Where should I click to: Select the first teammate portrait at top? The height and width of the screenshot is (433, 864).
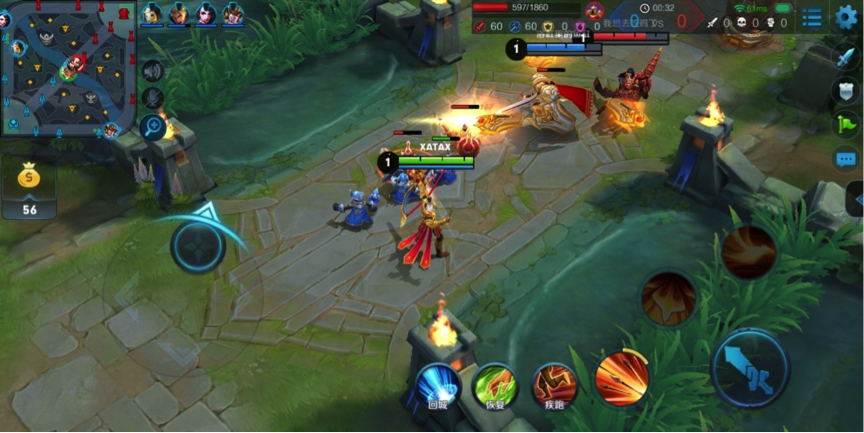[152, 14]
